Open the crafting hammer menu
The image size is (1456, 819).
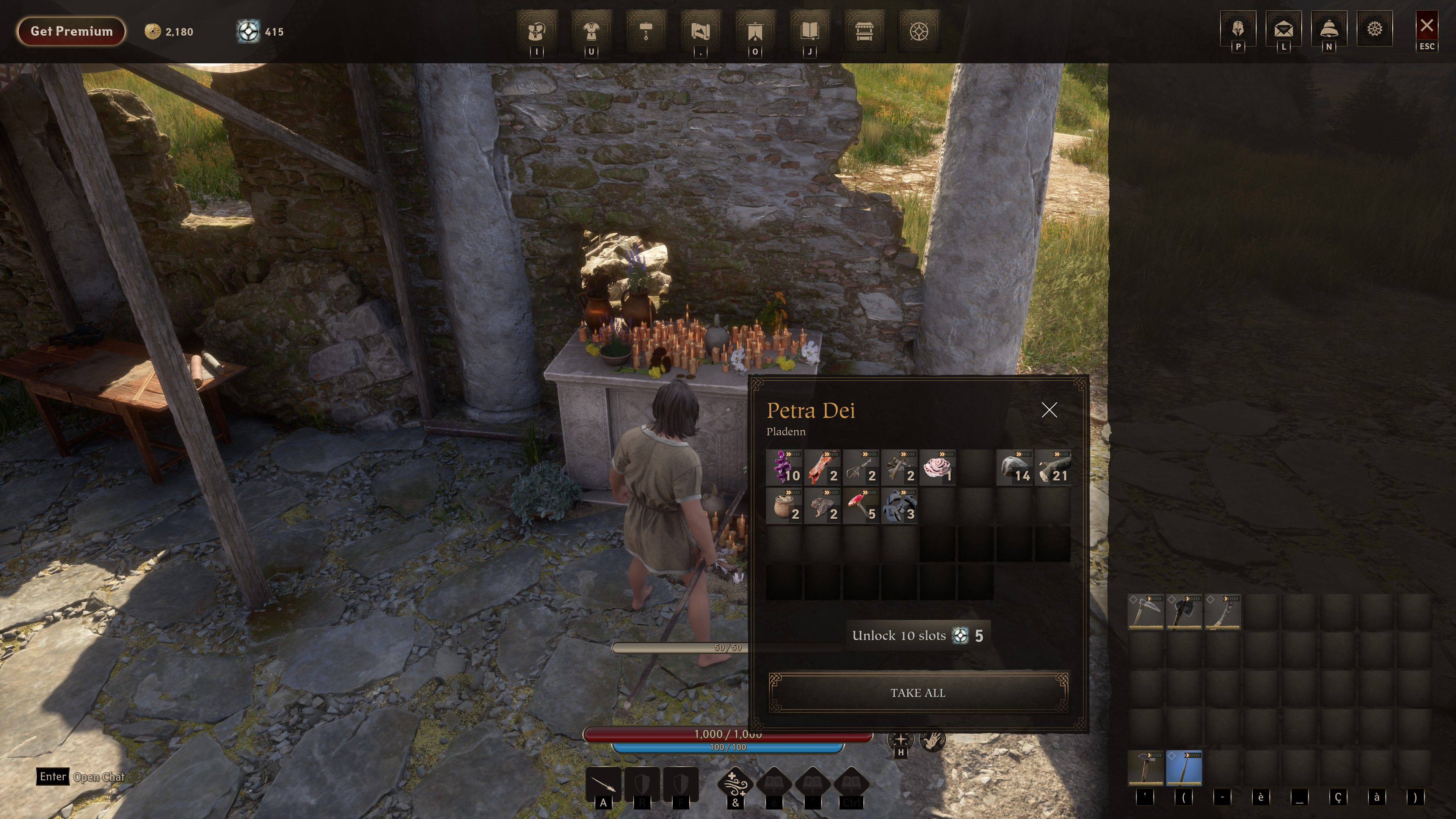click(x=646, y=31)
